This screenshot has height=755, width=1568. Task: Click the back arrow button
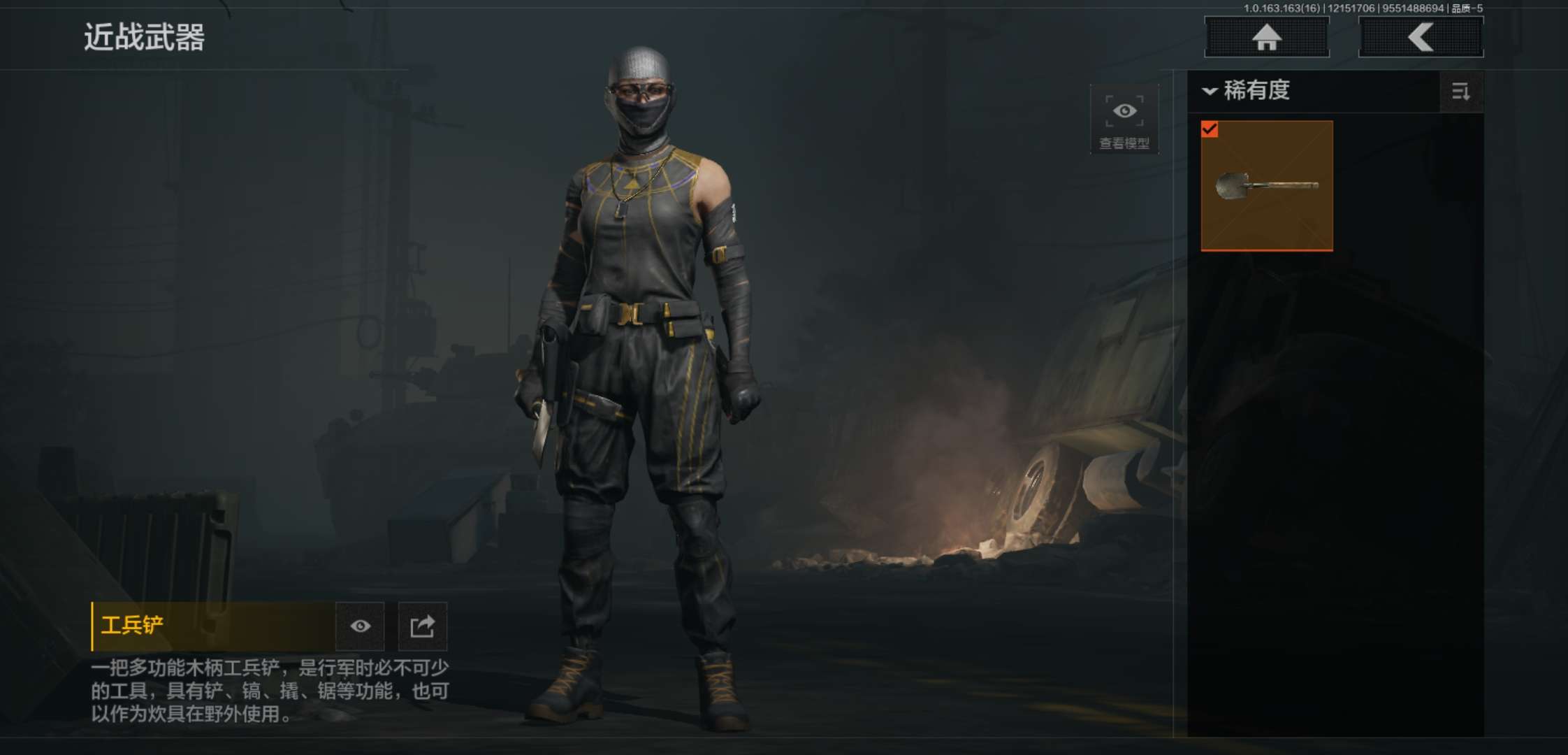[1421, 37]
